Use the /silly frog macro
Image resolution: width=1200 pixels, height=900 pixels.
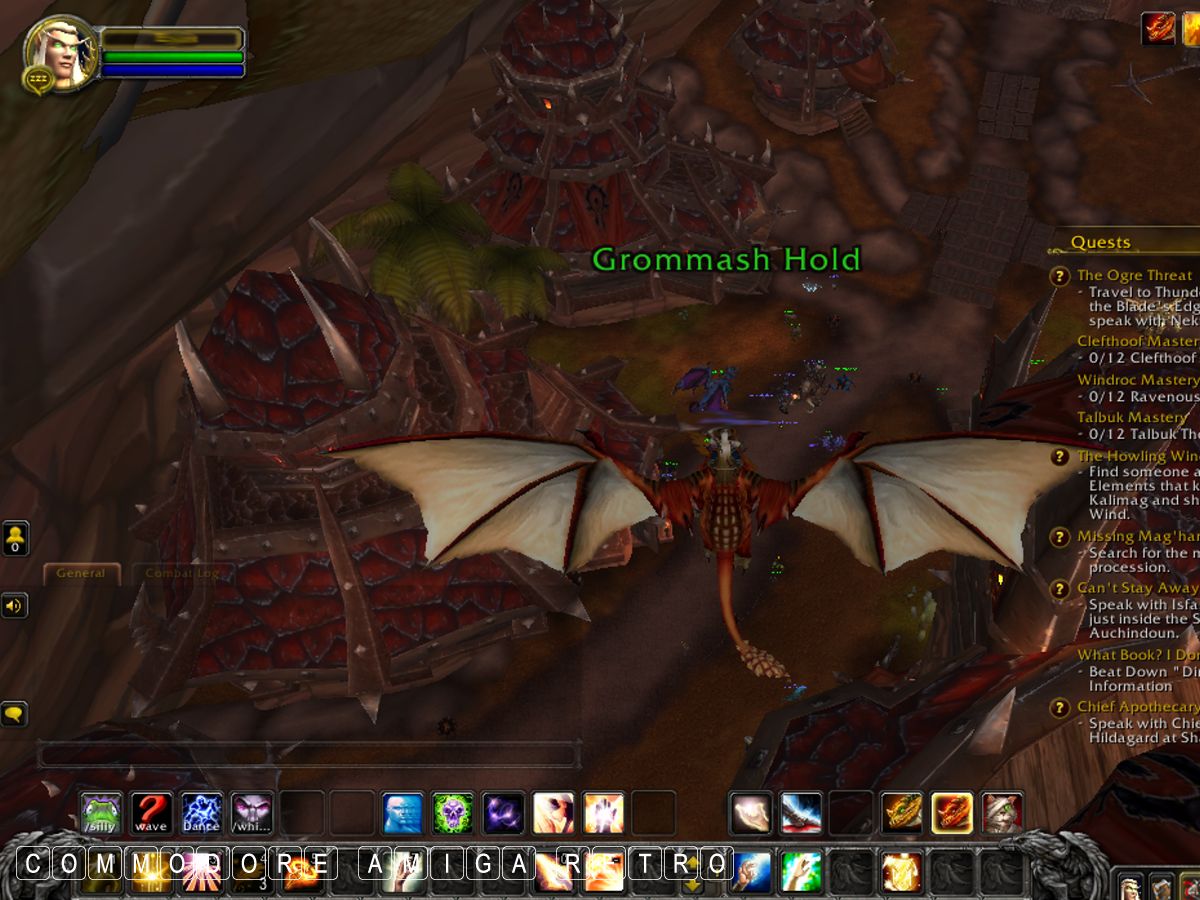101,812
